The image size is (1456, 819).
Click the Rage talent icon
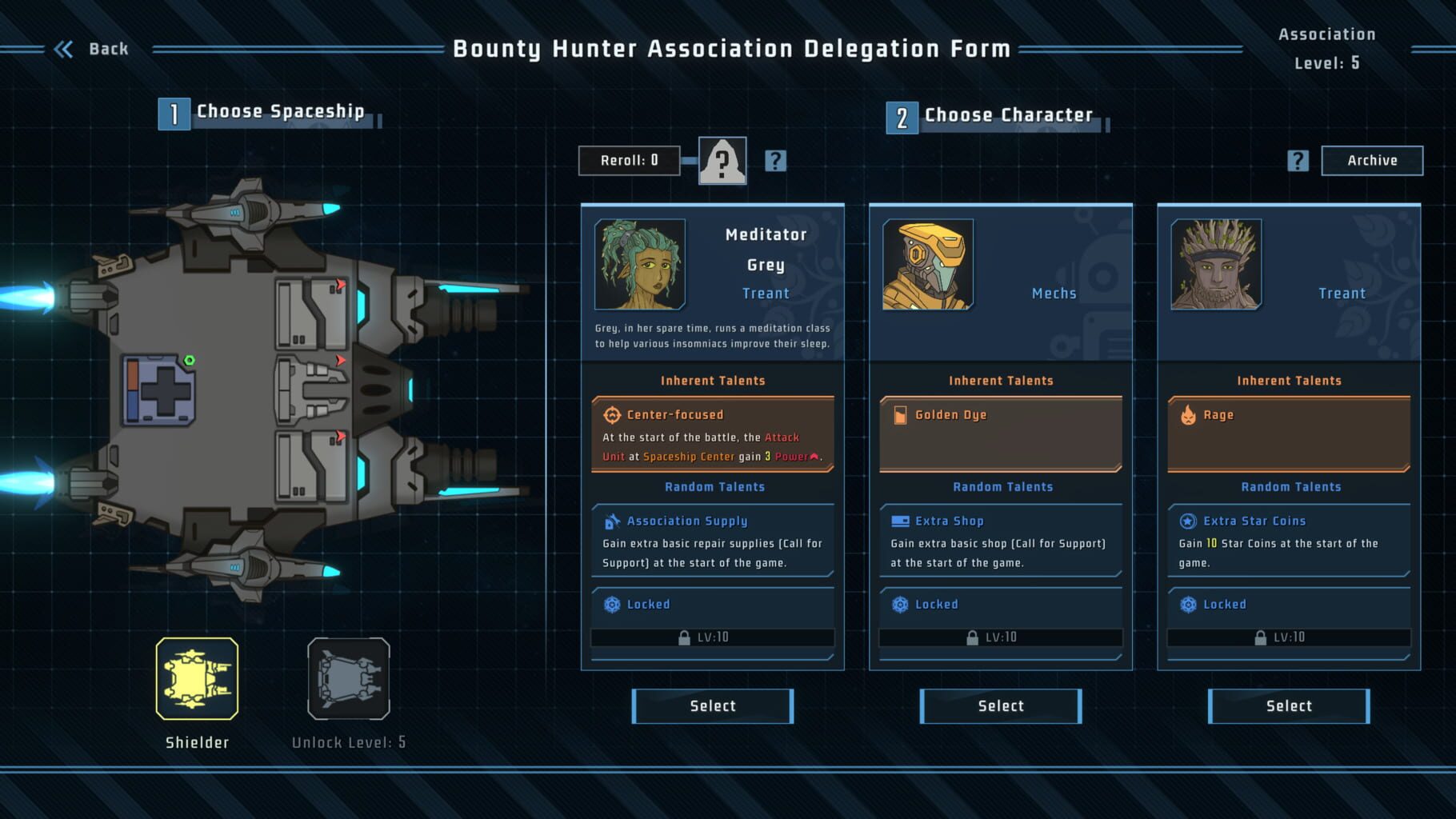(x=1190, y=414)
